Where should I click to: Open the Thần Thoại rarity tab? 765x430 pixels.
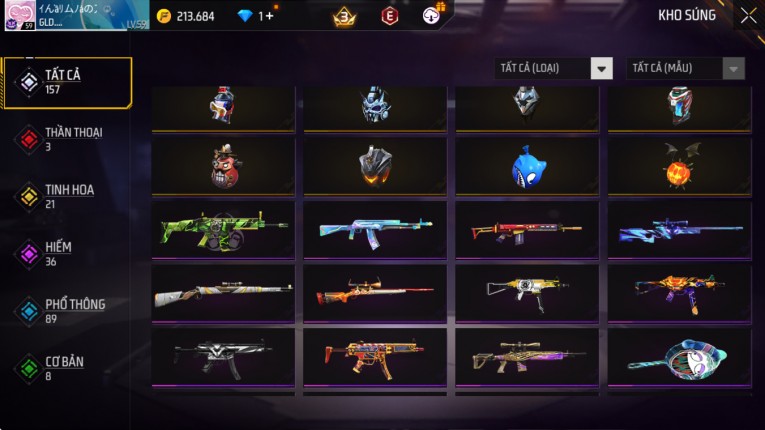pos(68,138)
